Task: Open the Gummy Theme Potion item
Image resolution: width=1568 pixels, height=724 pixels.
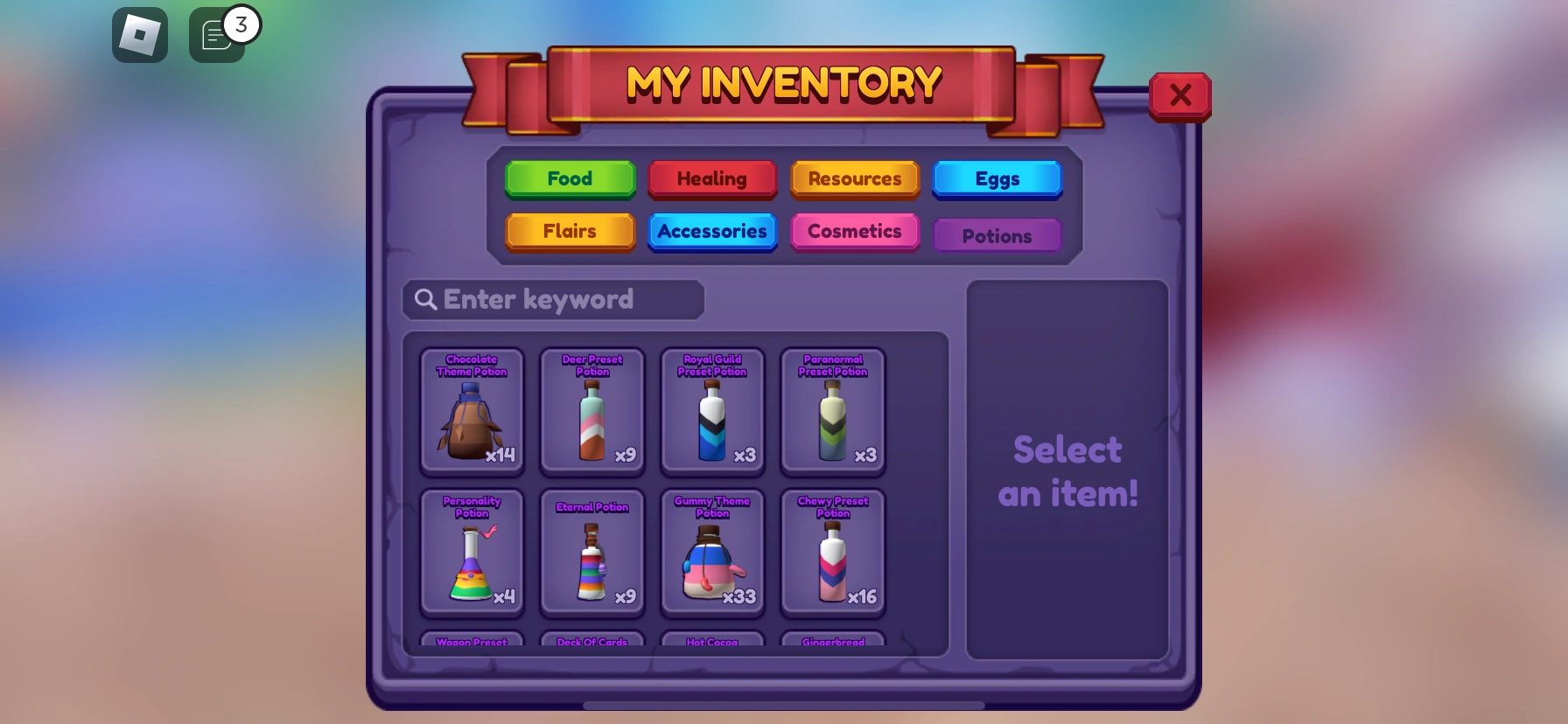Action: point(712,553)
